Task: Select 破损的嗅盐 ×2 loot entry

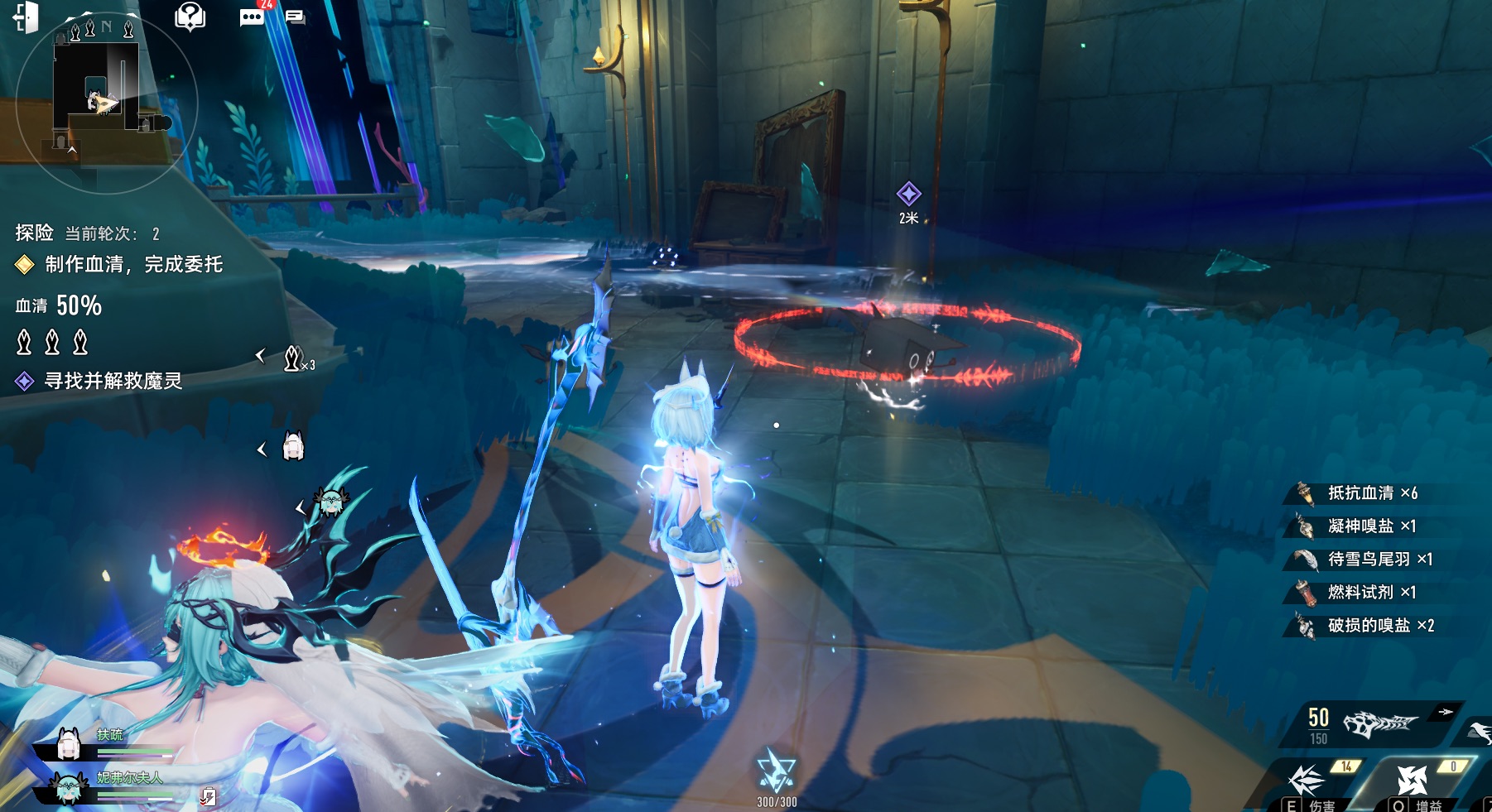Action: [x=1379, y=626]
